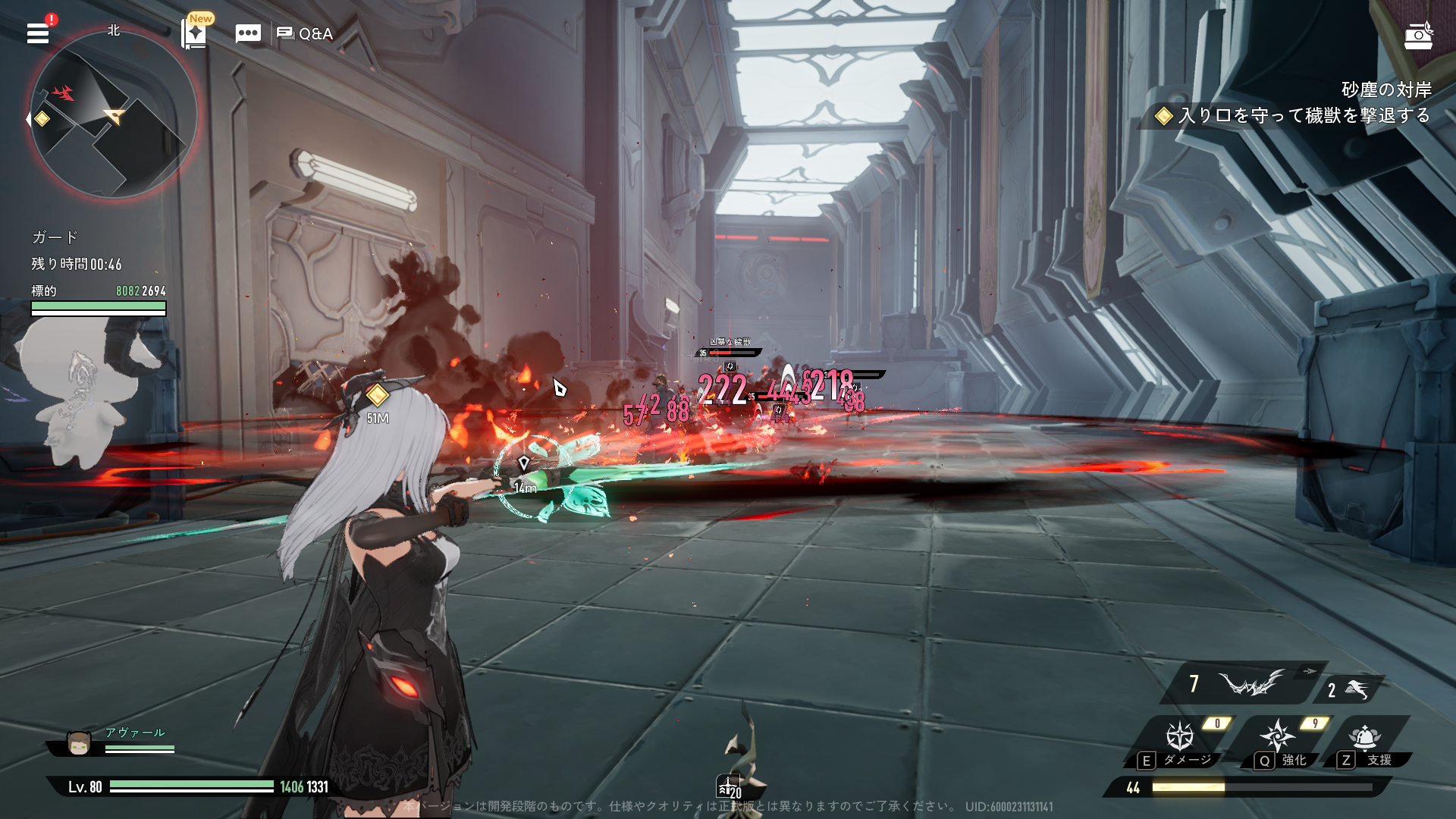Activate the 強化 skill icon
This screenshot has width=1456, height=819.
coord(1278,736)
